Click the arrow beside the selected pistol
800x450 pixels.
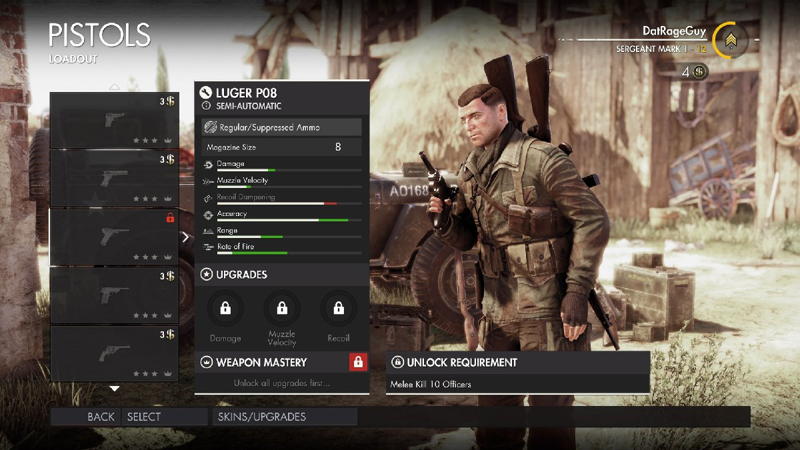click(x=185, y=237)
